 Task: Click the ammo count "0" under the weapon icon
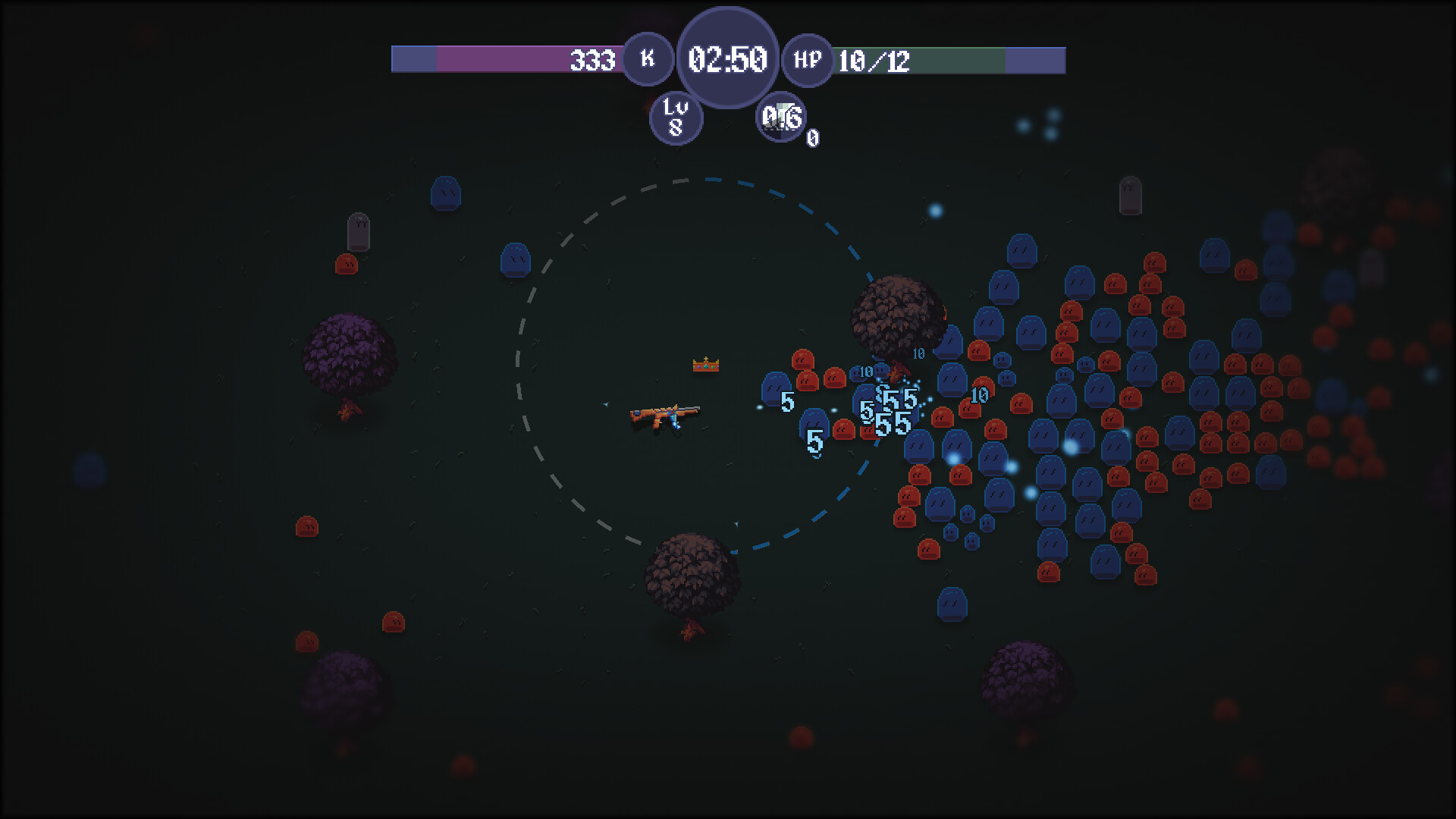click(814, 139)
